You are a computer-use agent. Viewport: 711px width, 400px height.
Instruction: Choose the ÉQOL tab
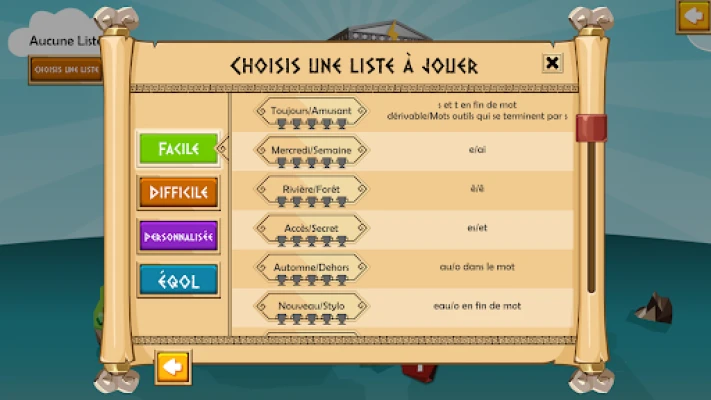point(178,280)
